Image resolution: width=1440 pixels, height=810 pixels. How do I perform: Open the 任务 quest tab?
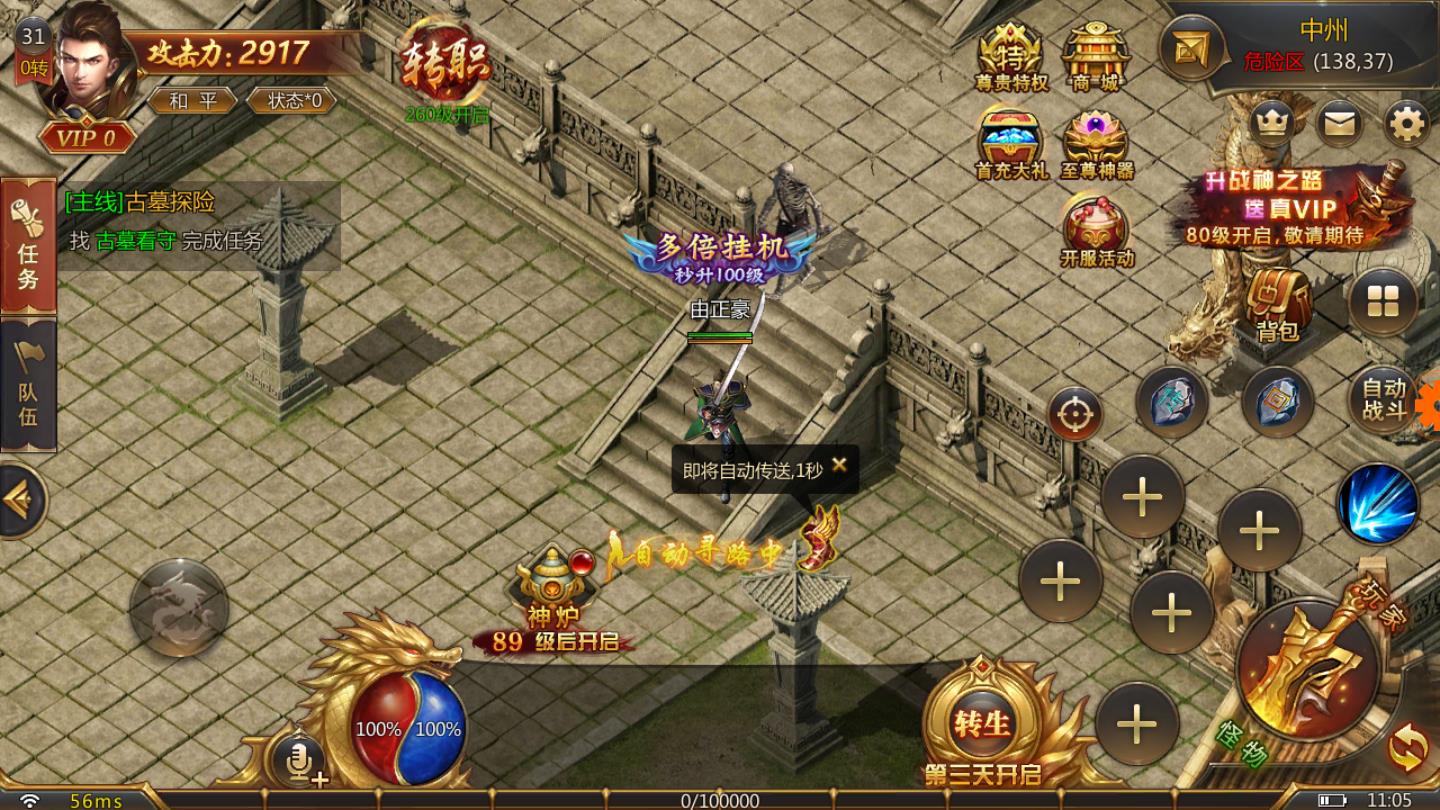28,246
